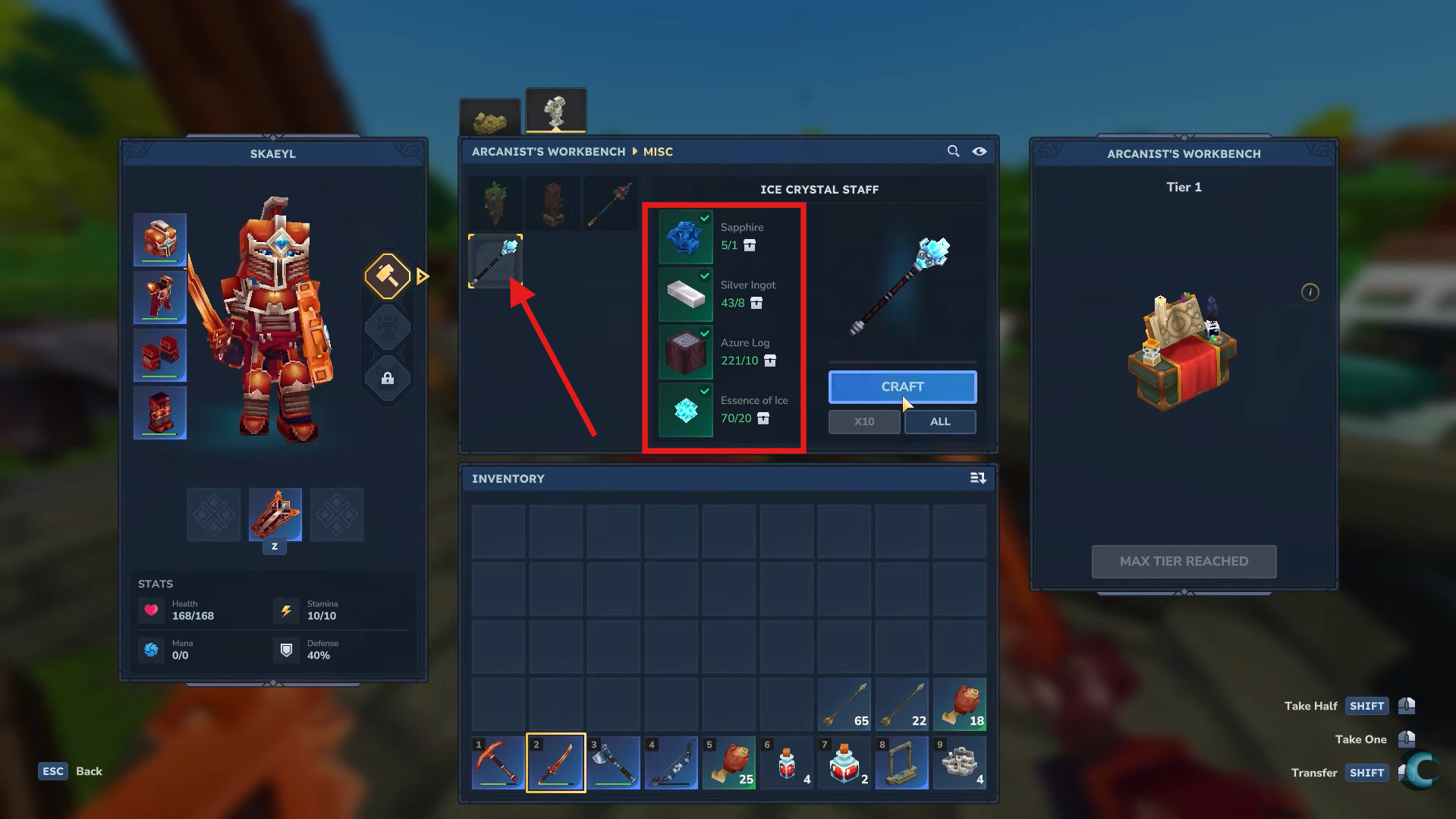Image resolution: width=1456 pixels, height=819 pixels.
Task: Select the red totem recipe icon
Action: pos(553,203)
